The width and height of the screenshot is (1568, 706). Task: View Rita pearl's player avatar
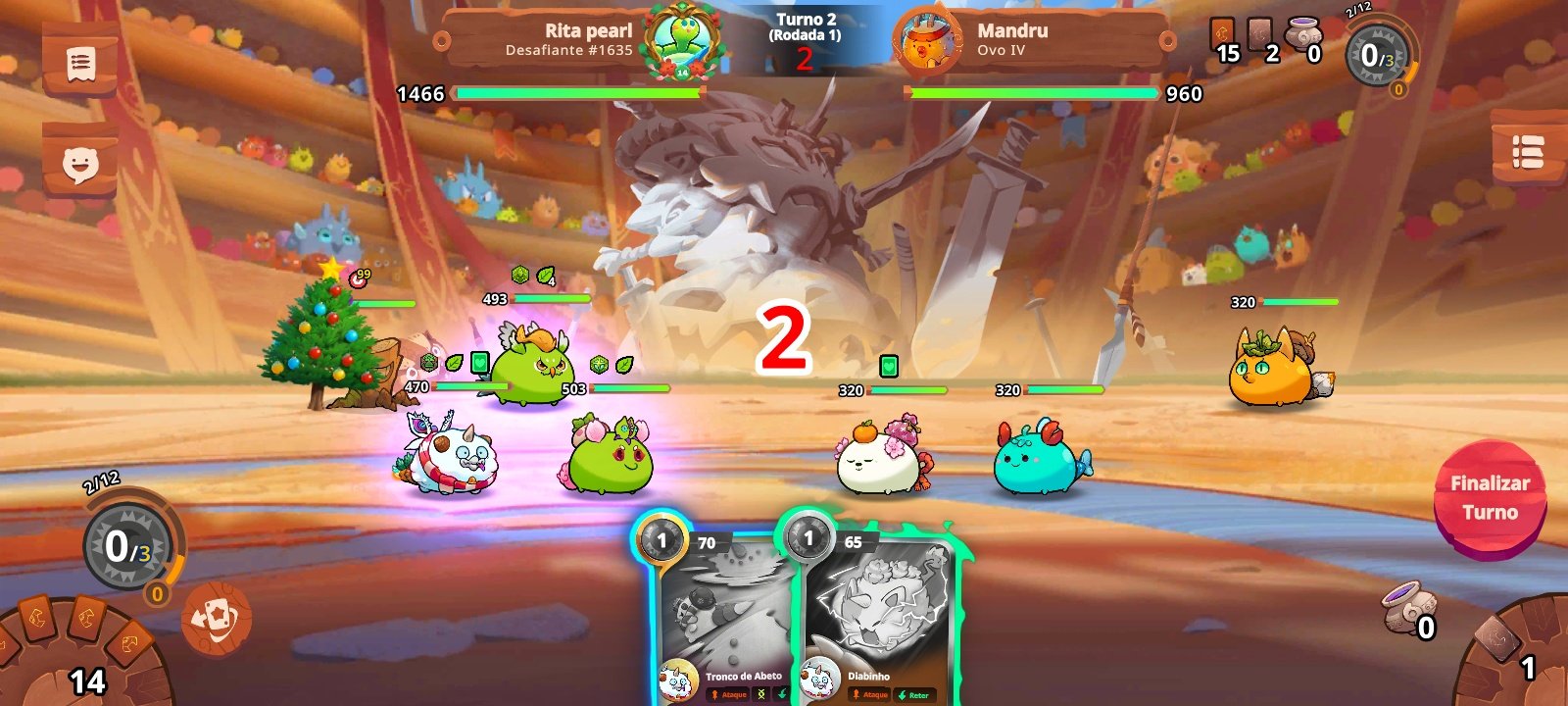point(683,41)
